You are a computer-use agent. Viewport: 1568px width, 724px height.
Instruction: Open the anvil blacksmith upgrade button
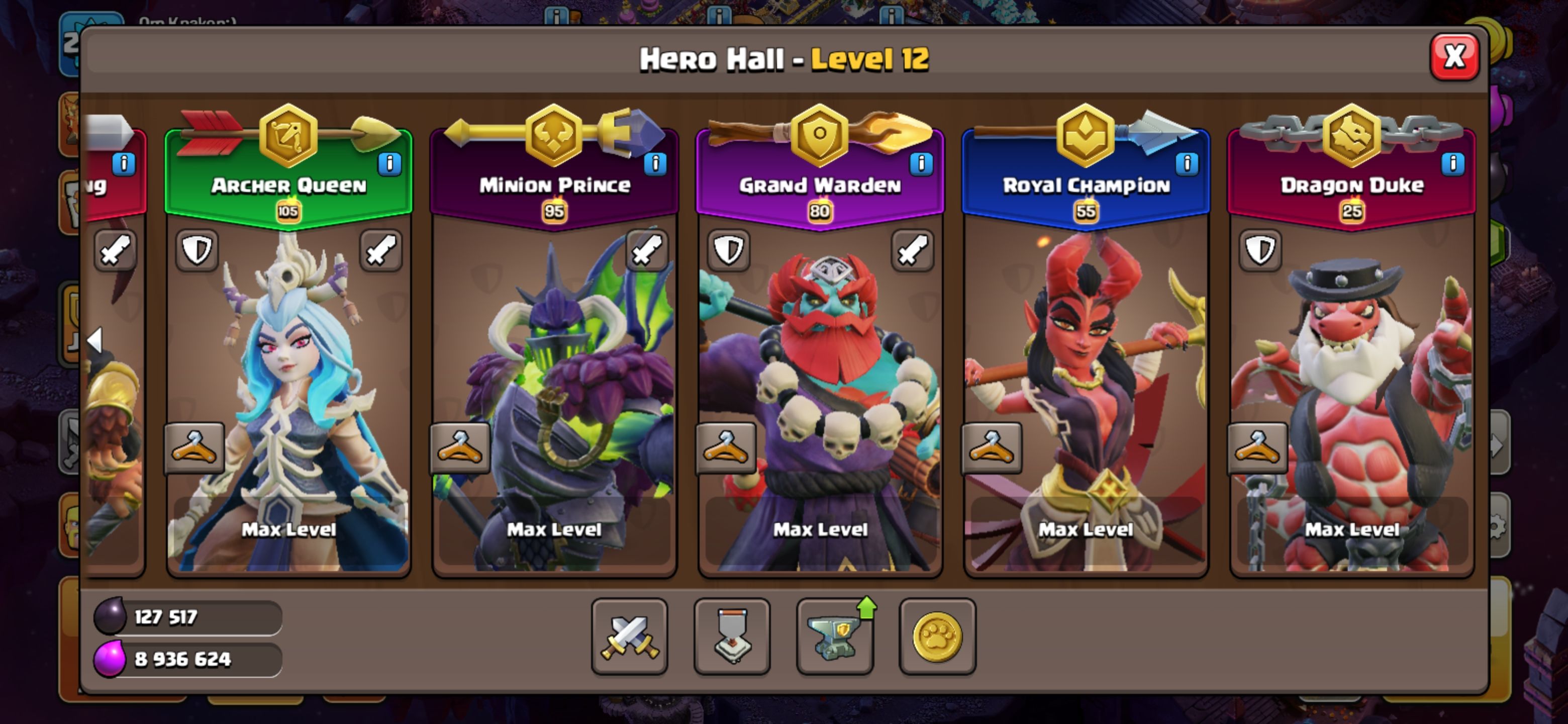click(835, 637)
